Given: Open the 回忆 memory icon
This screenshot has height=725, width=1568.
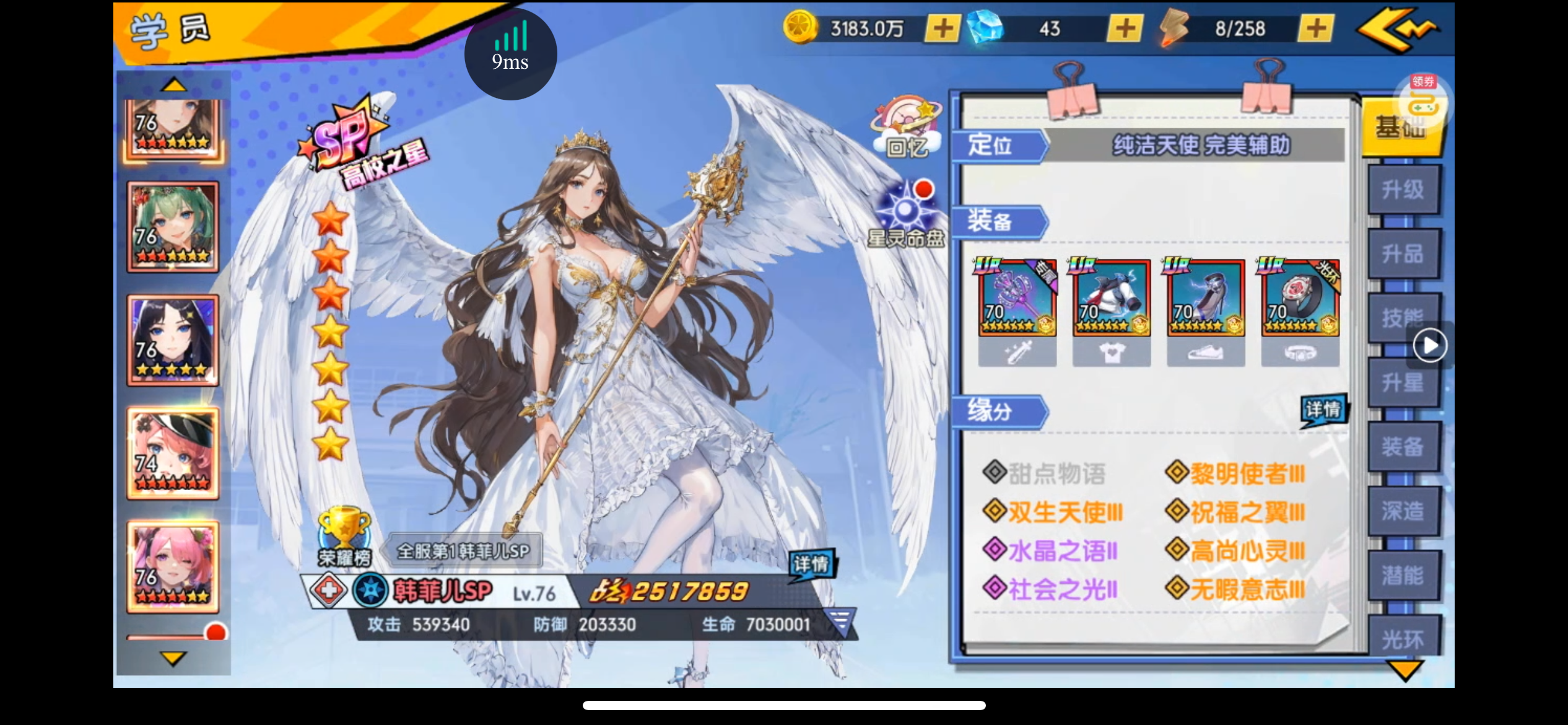Looking at the screenshot, I should [x=907, y=128].
